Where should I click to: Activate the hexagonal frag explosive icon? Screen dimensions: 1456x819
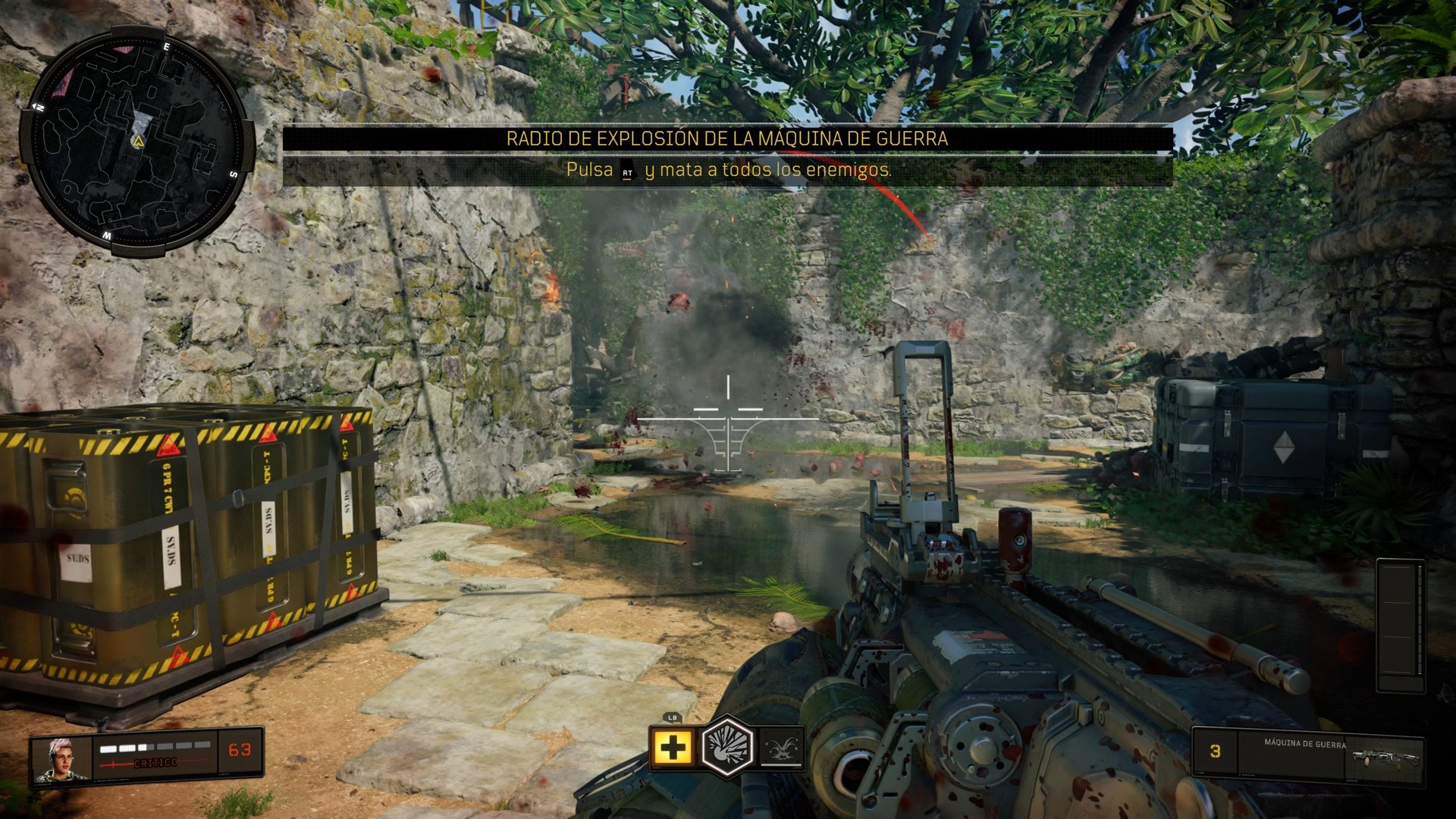[729, 750]
